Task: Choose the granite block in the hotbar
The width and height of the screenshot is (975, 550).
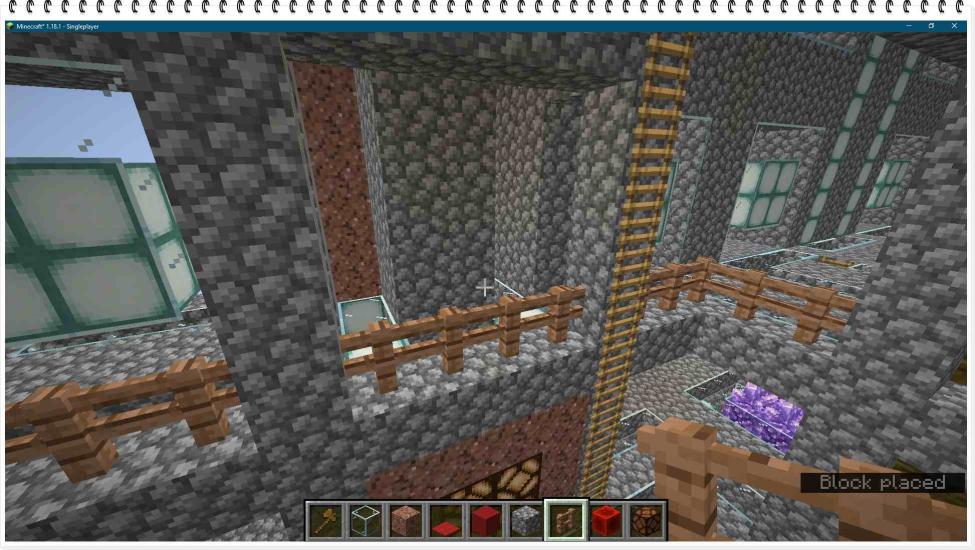Action: coord(406,520)
